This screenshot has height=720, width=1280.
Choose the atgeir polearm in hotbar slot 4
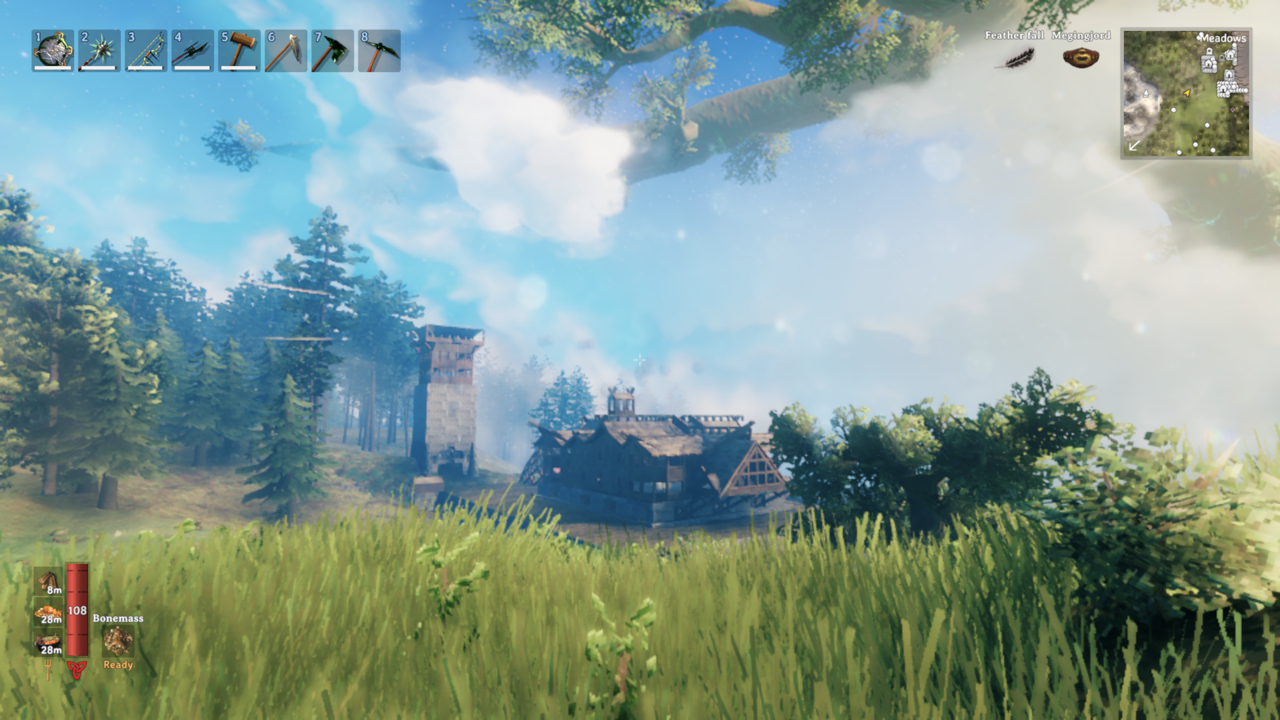pyautogui.click(x=192, y=51)
